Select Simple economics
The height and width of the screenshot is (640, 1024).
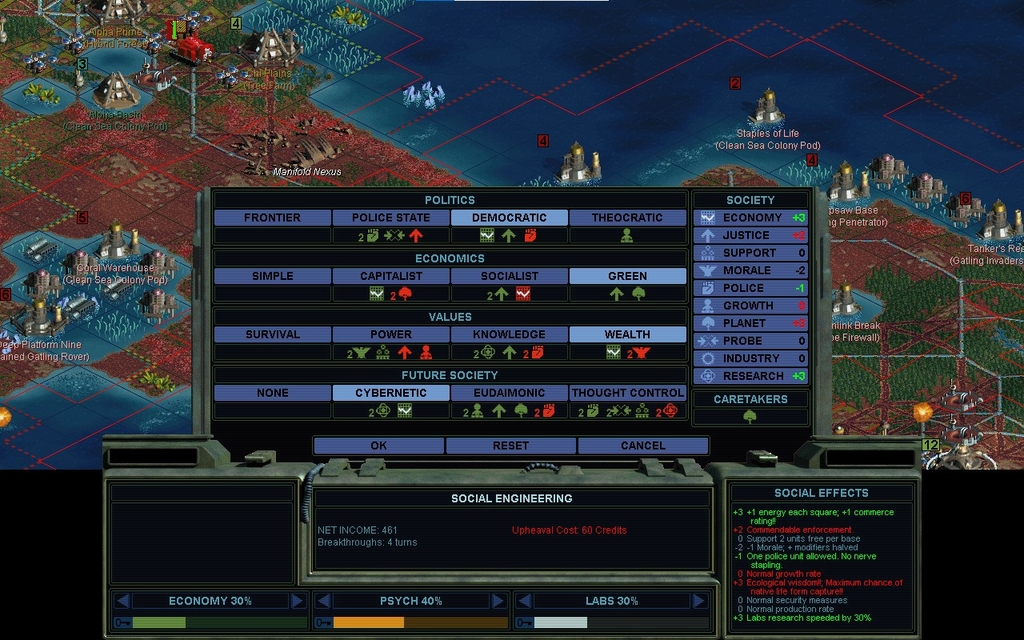tap(272, 276)
